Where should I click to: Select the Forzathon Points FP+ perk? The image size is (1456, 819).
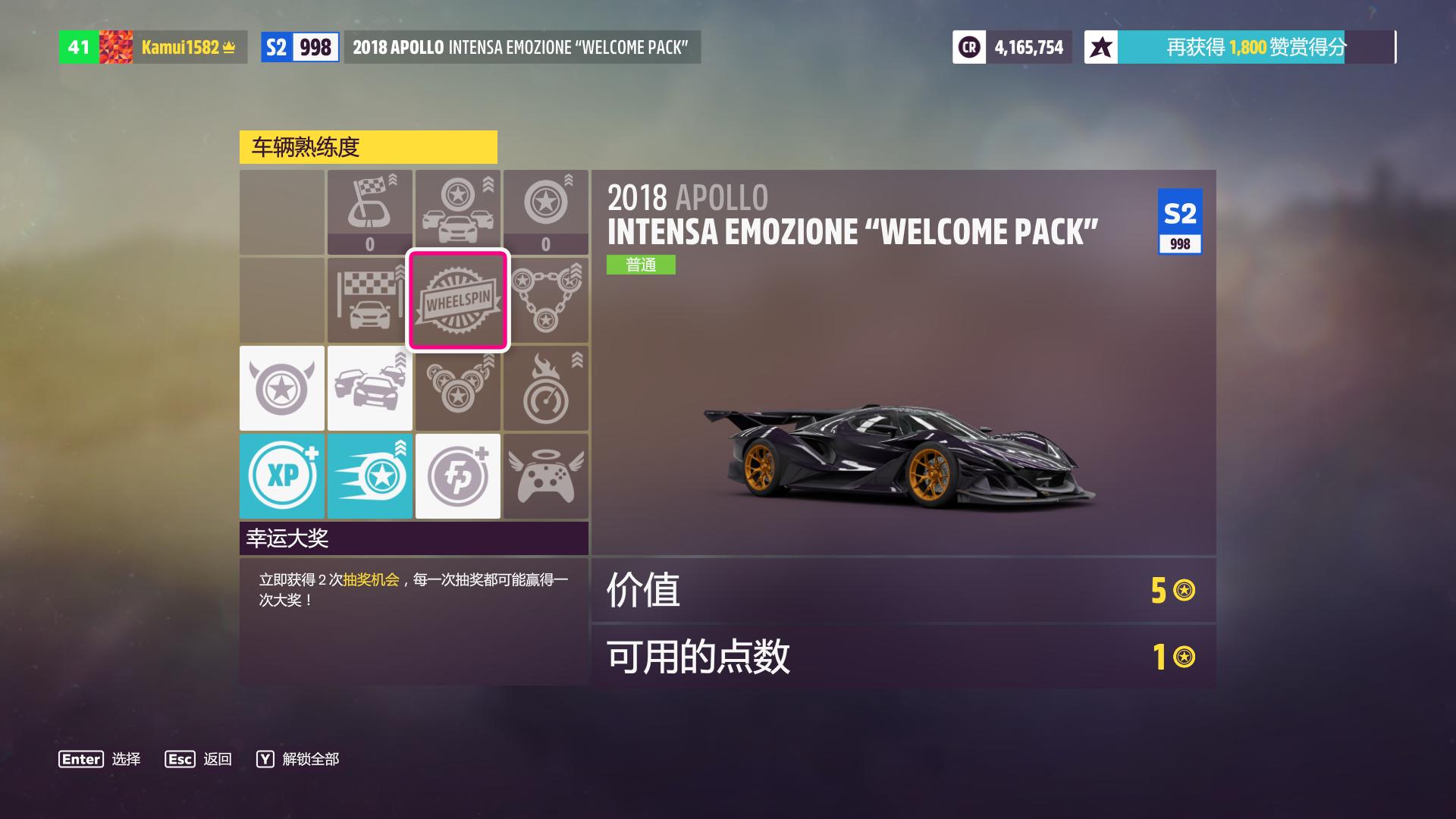pos(458,476)
